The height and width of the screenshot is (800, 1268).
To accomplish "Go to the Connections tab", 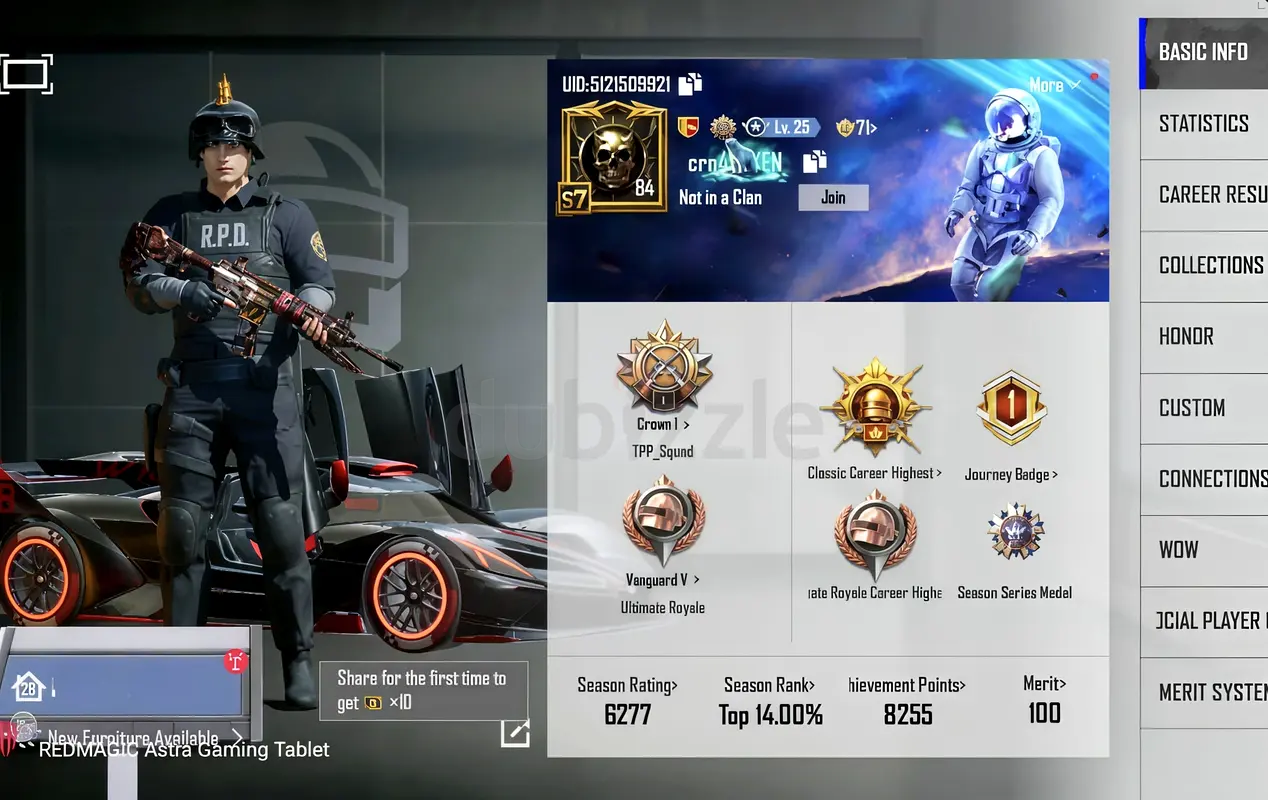I will pyautogui.click(x=1212, y=479).
